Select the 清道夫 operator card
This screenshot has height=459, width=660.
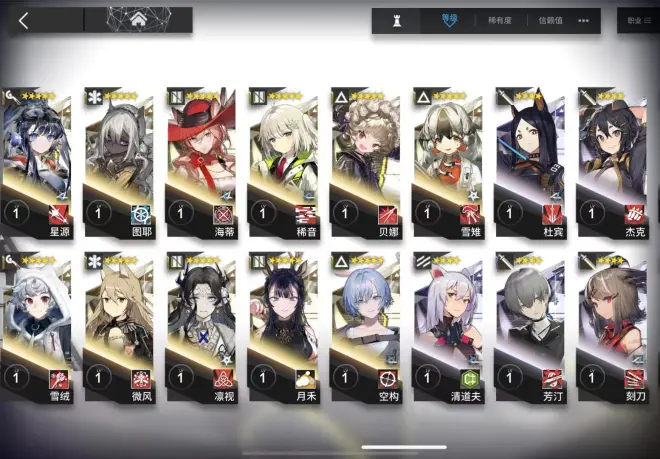coord(447,322)
